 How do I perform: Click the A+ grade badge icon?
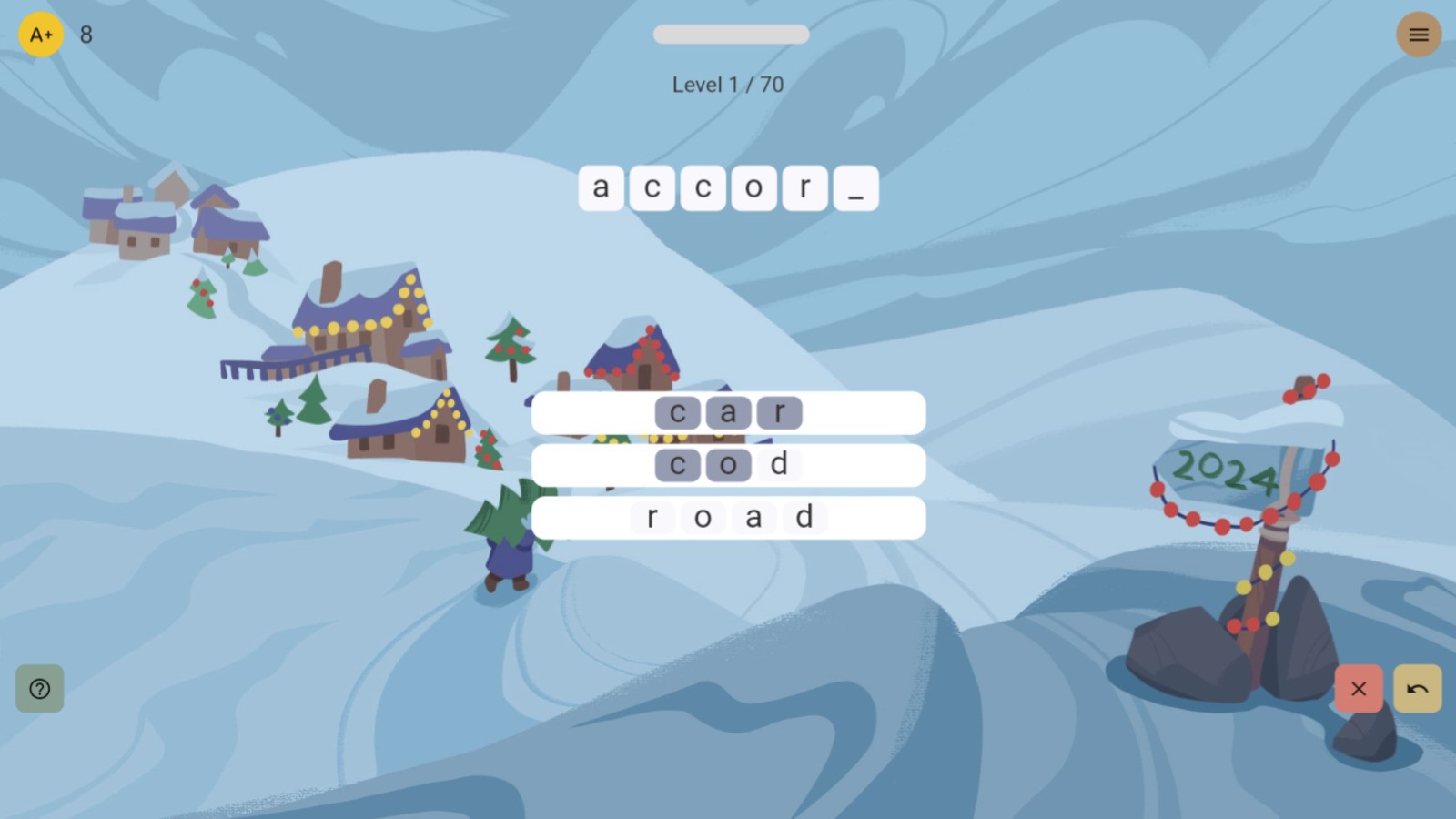41,35
